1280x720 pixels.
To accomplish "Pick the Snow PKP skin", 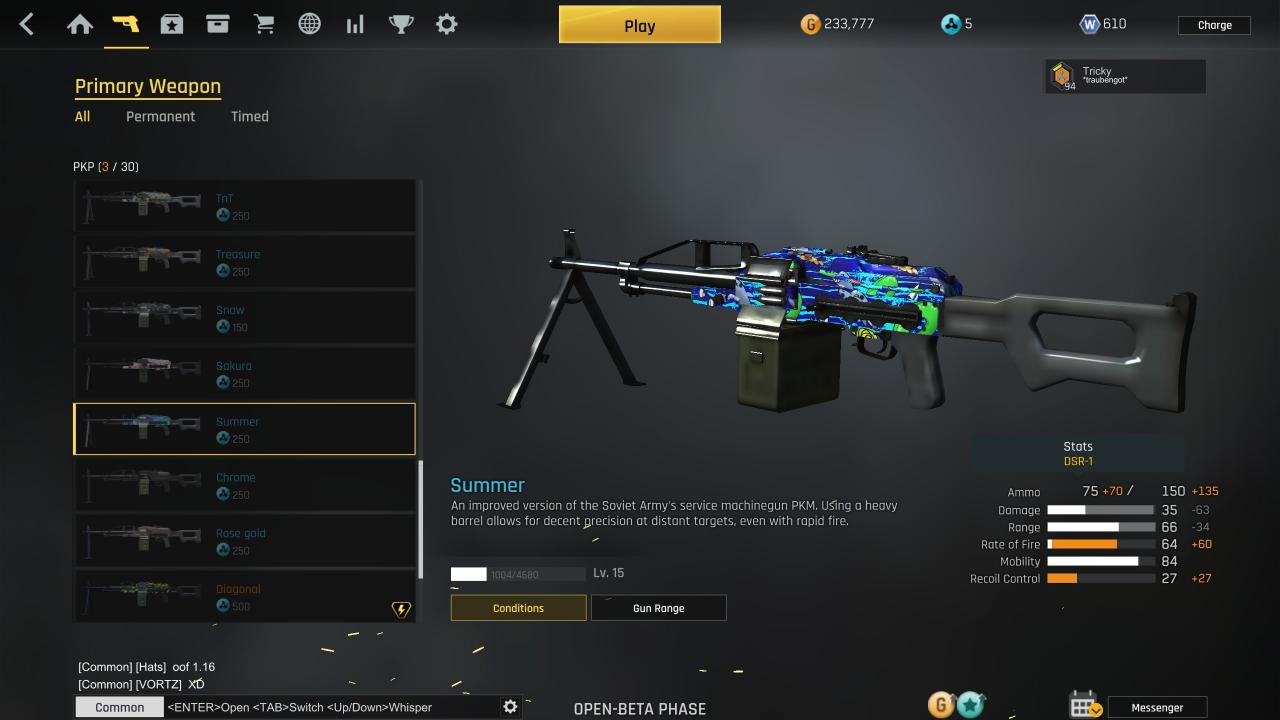I will pos(244,318).
